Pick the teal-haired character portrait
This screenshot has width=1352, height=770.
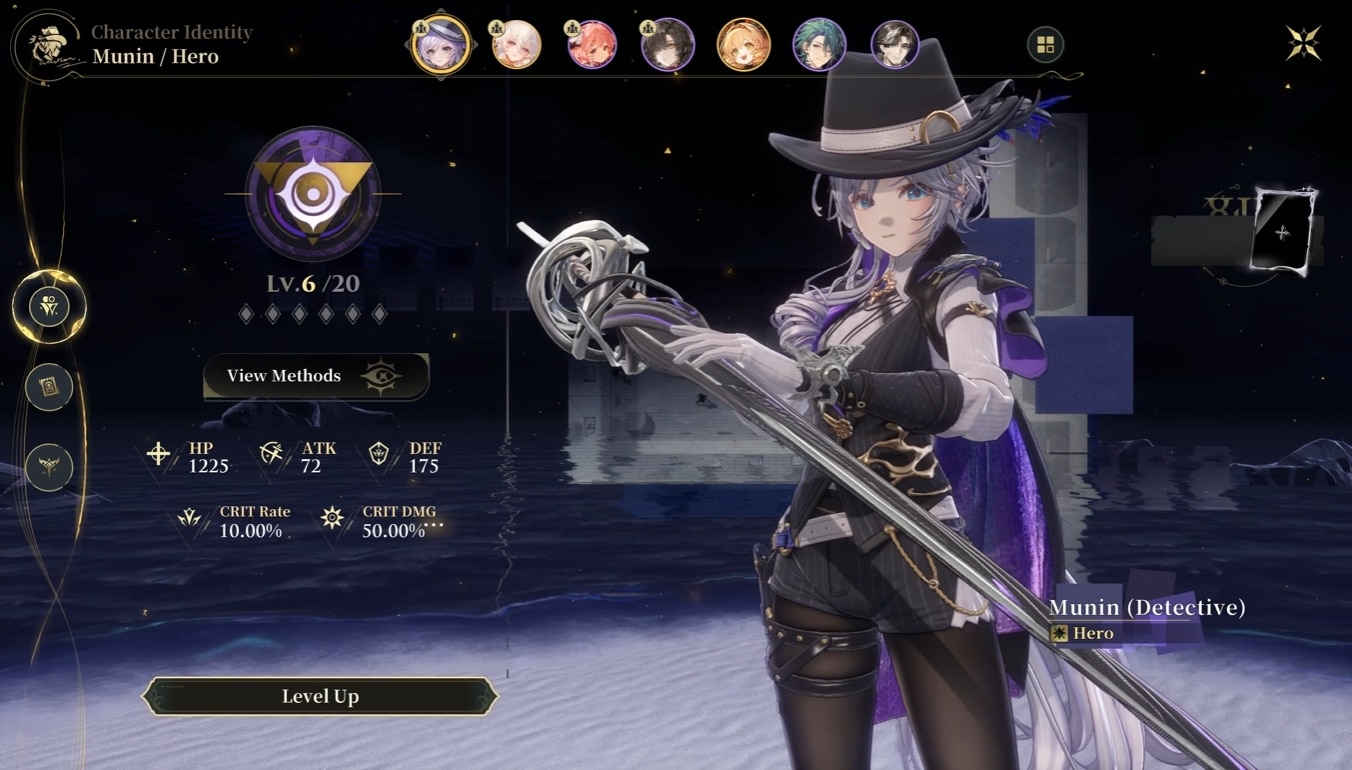(x=819, y=45)
